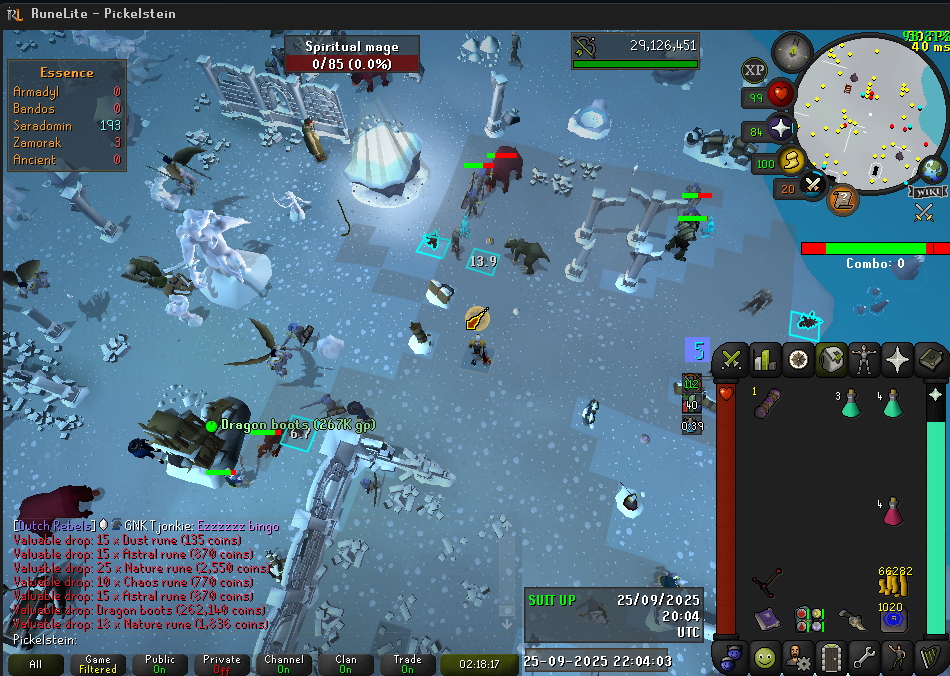Open the Emotes tab

point(897,657)
